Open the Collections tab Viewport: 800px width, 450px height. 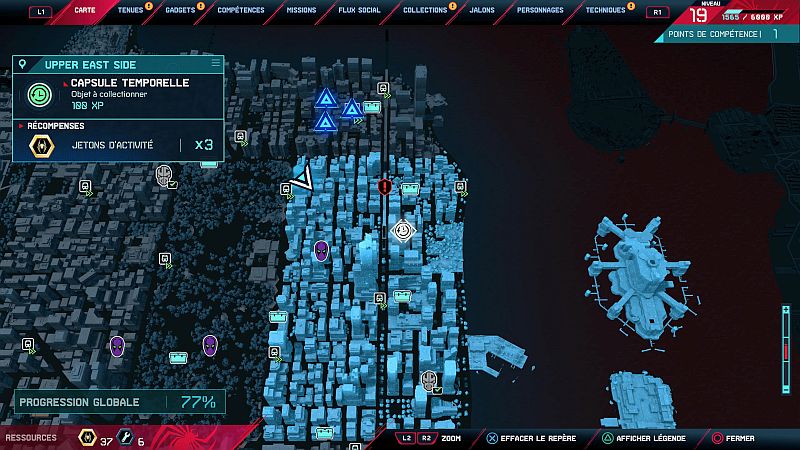(425, 10)
